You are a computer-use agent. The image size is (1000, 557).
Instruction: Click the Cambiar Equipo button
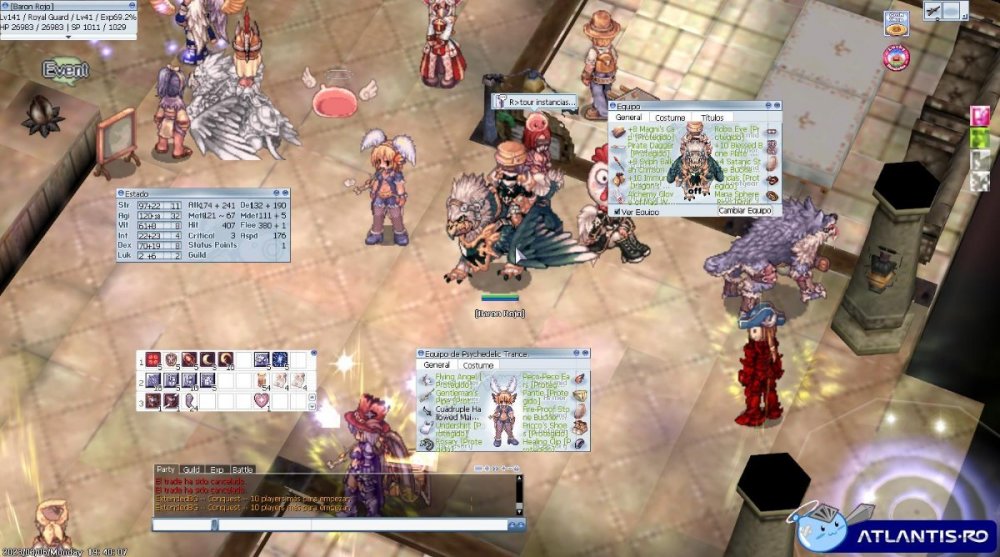click(x=745, y=211)
